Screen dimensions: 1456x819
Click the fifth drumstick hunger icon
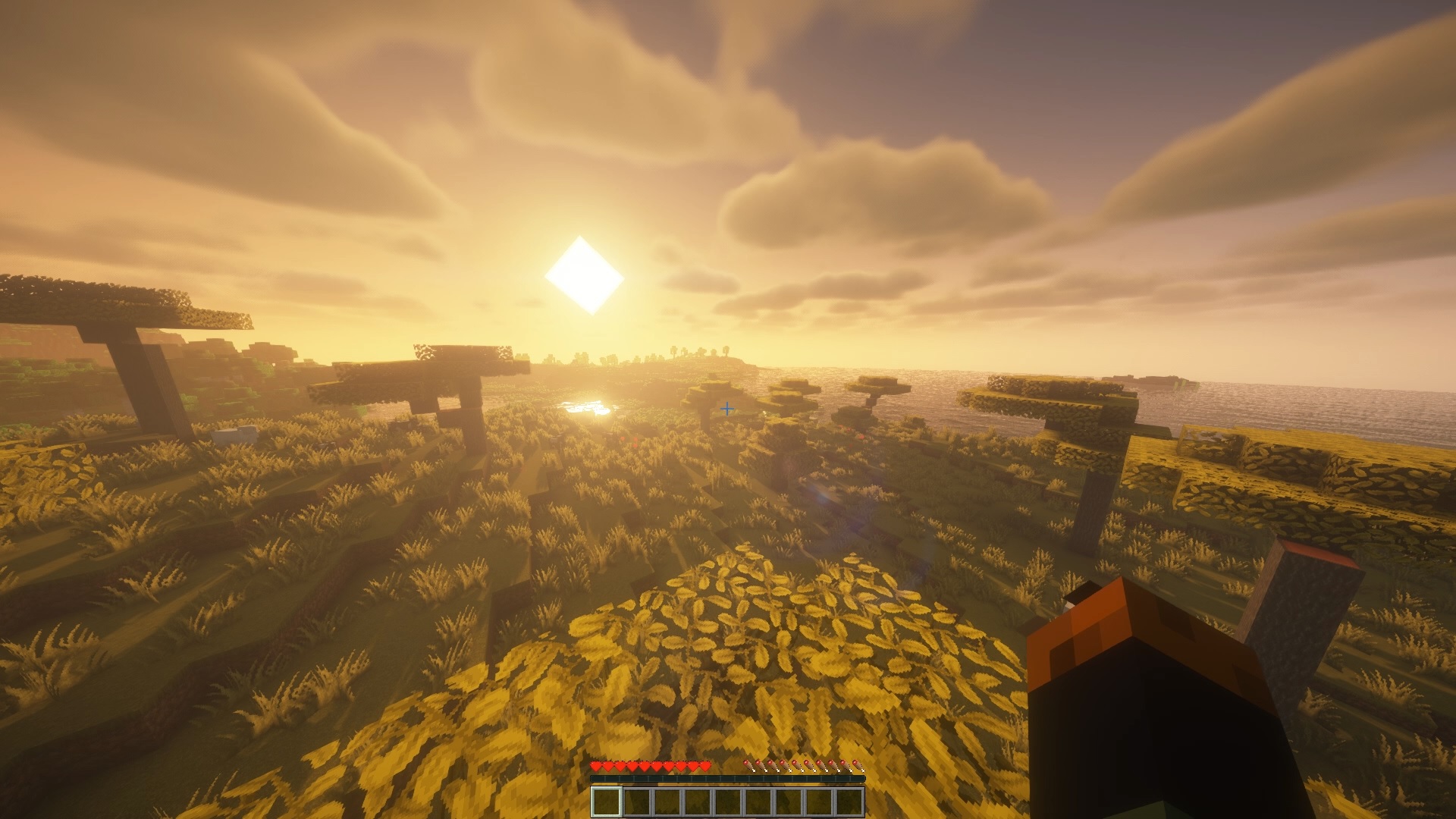click(797, 766)
